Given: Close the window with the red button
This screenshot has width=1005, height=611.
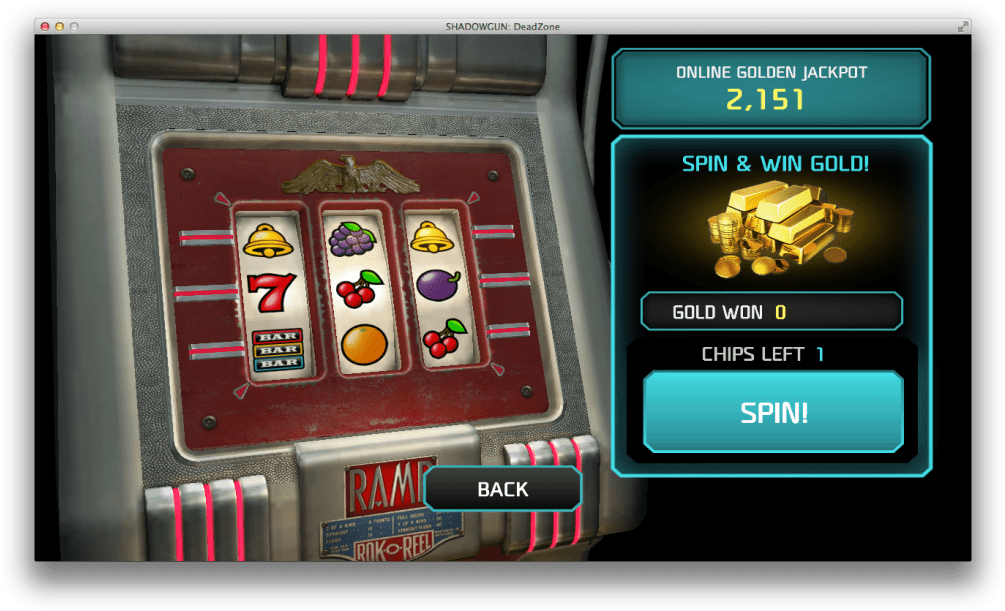Looking at the screenshot, I should [45, 26].
